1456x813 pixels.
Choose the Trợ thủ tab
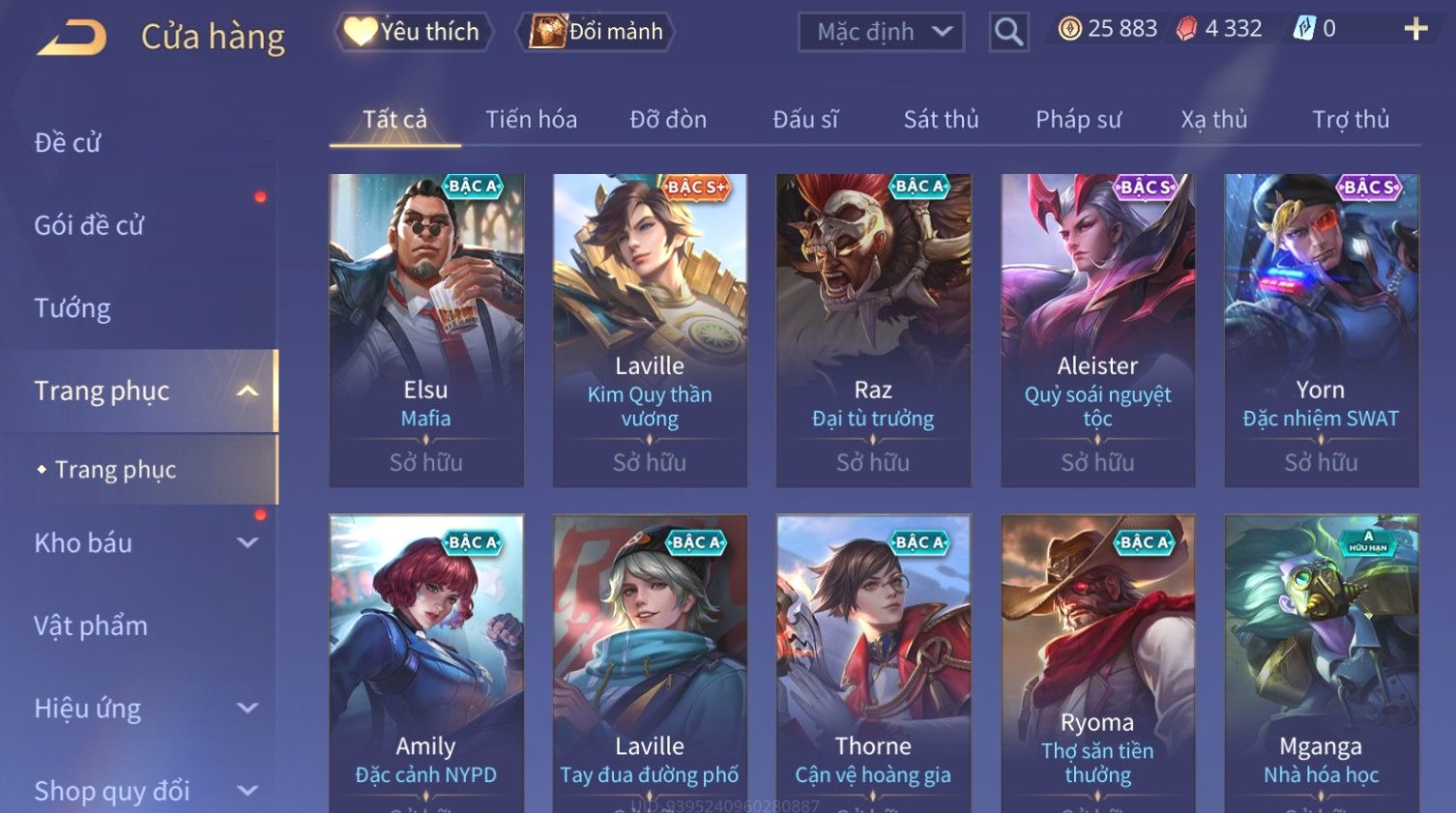click(x=1350, y=120)
